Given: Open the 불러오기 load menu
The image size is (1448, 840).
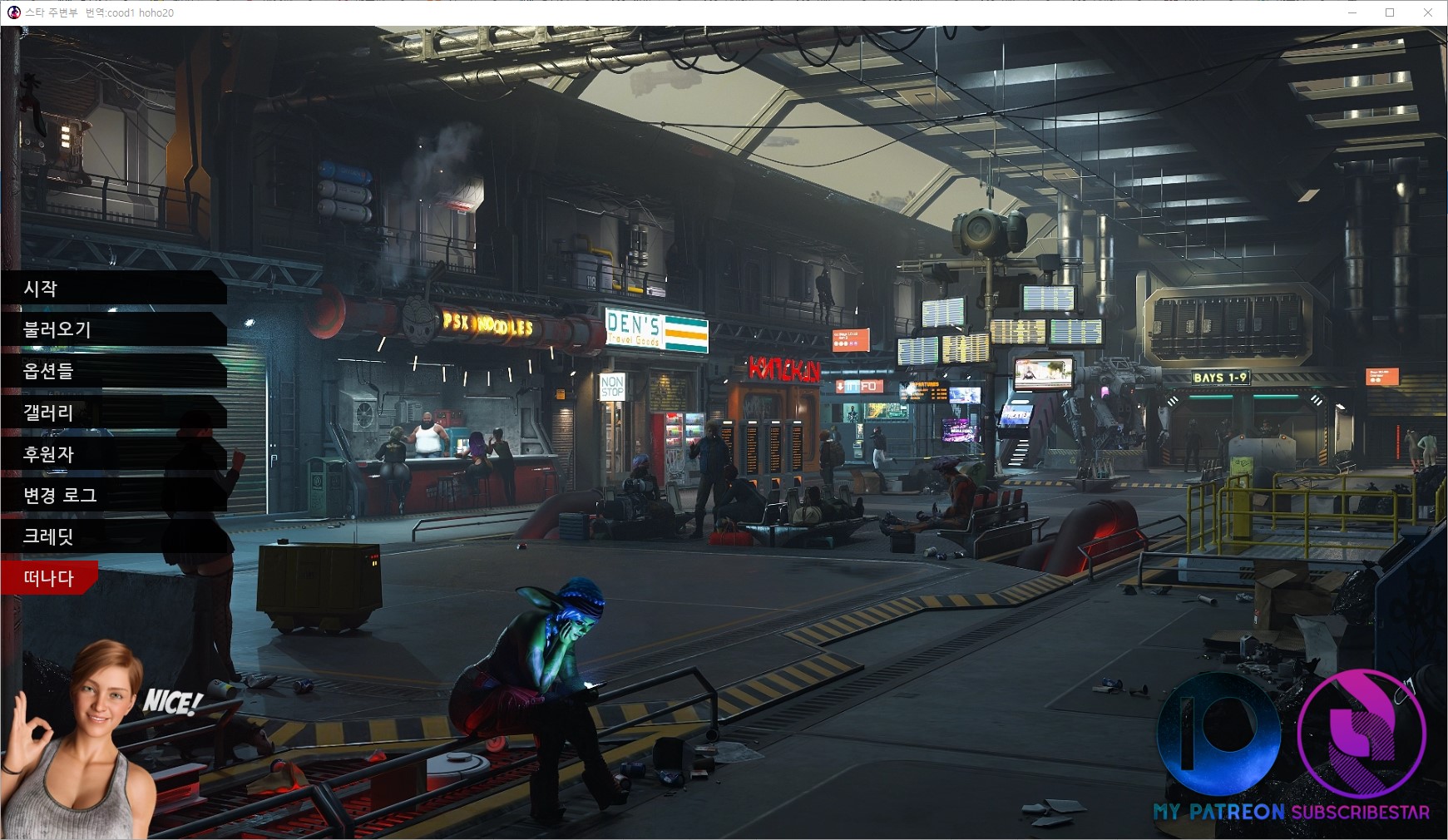Looking at the screenshot, I should coord(57,329).
